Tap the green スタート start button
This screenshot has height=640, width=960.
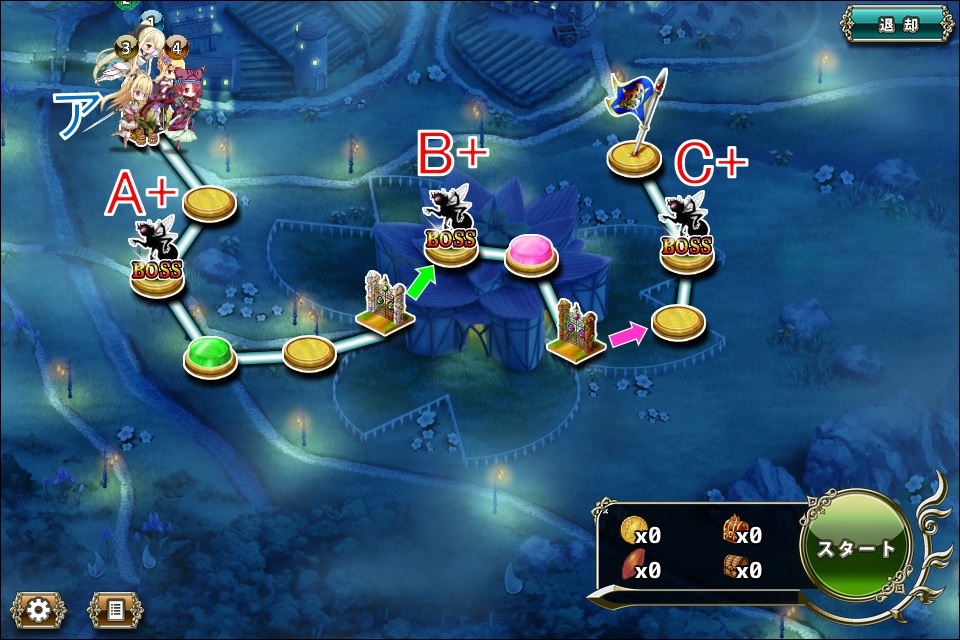[857, 548]
